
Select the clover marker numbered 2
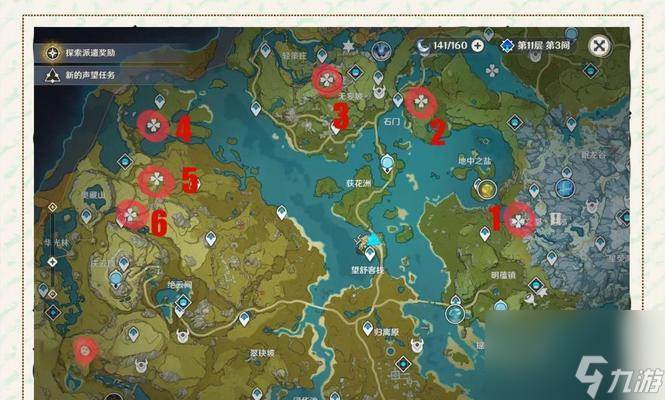pos(419,101)
